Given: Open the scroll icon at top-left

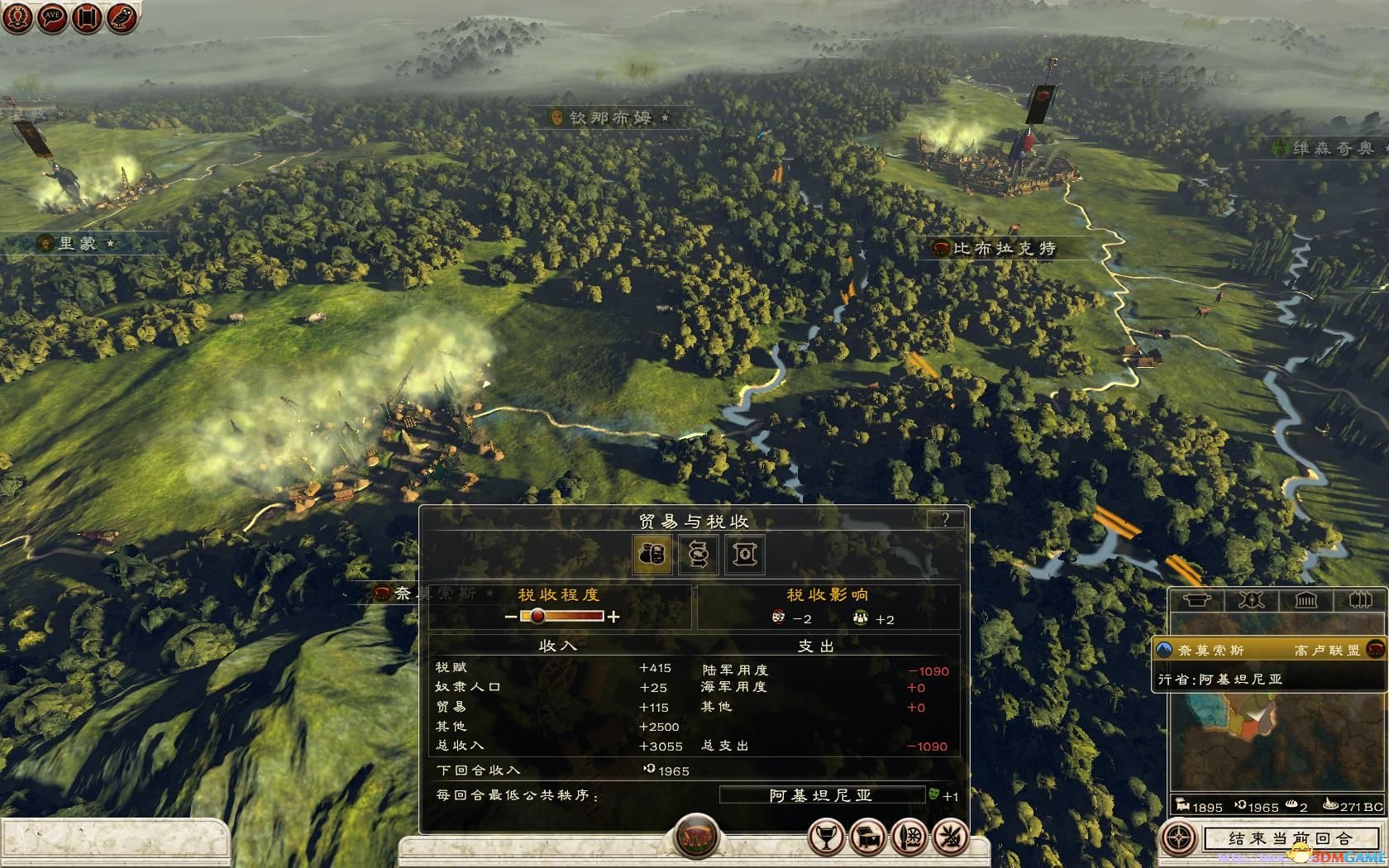Looking at the screenshot, I should tap(87, 17).
